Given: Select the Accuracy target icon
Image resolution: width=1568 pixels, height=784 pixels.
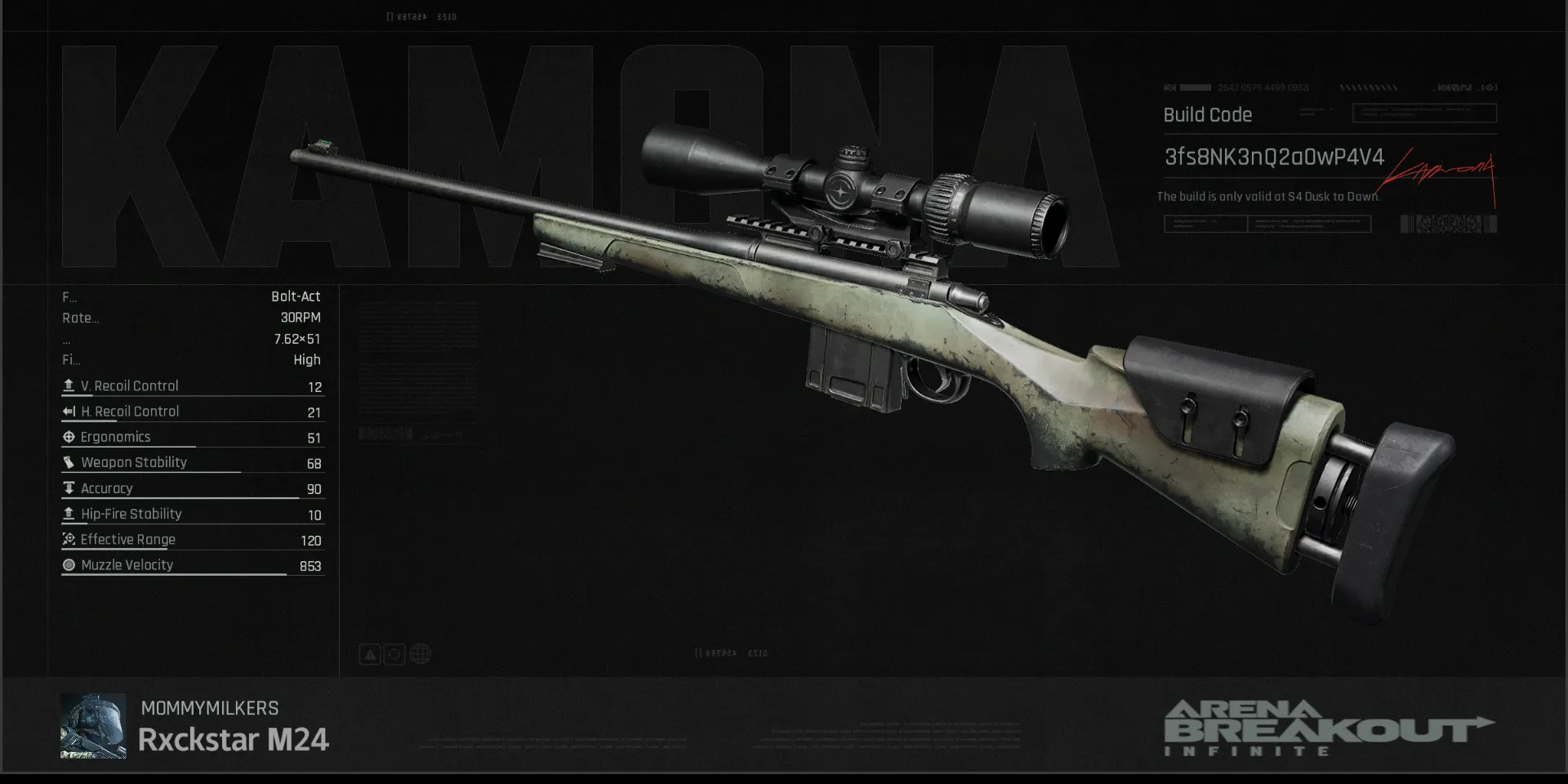Looking at the screenshot, I should click(69, 488).
